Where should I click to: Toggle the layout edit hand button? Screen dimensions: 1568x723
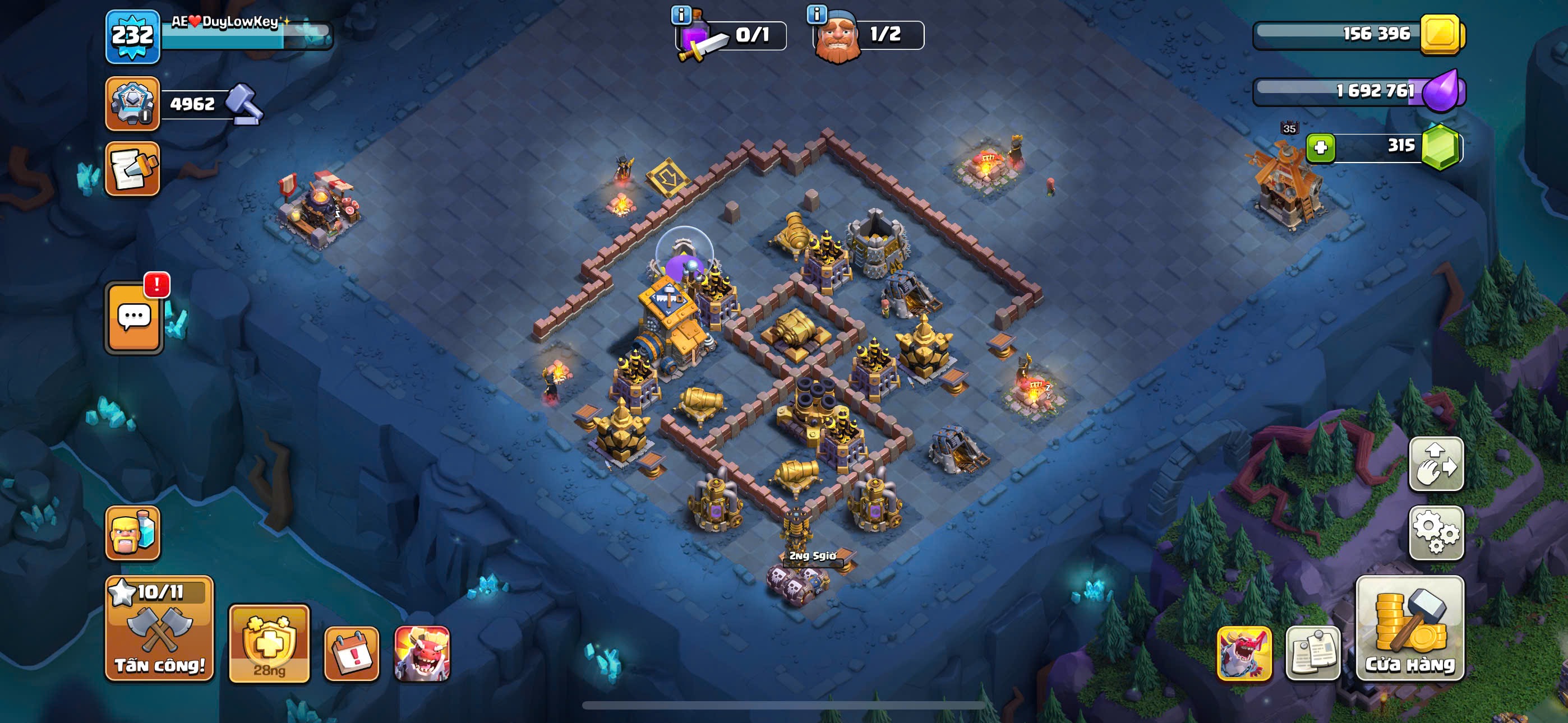(1436, 464)
